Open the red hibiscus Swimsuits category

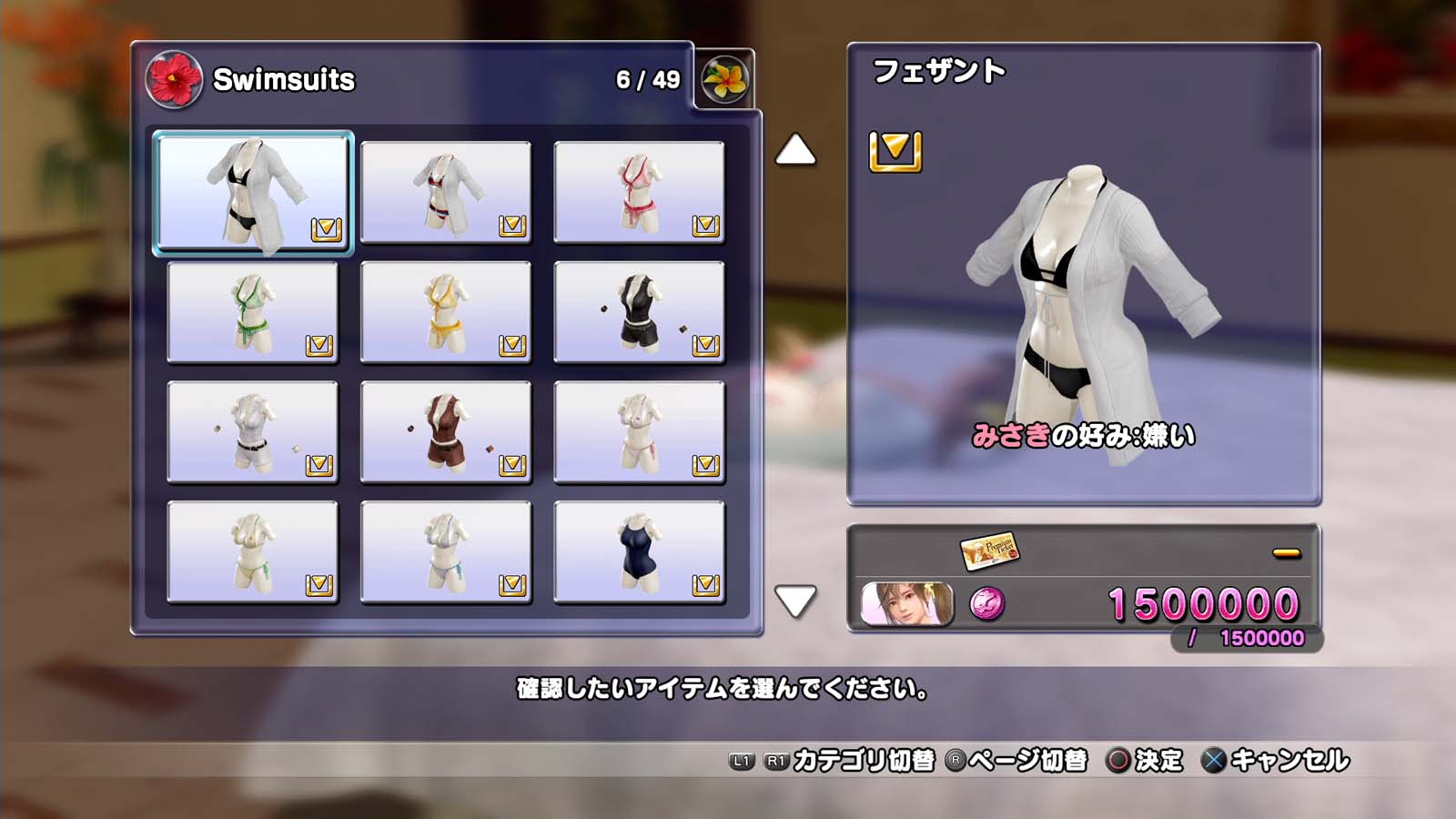pyautogui.click(x=174, y=79)
